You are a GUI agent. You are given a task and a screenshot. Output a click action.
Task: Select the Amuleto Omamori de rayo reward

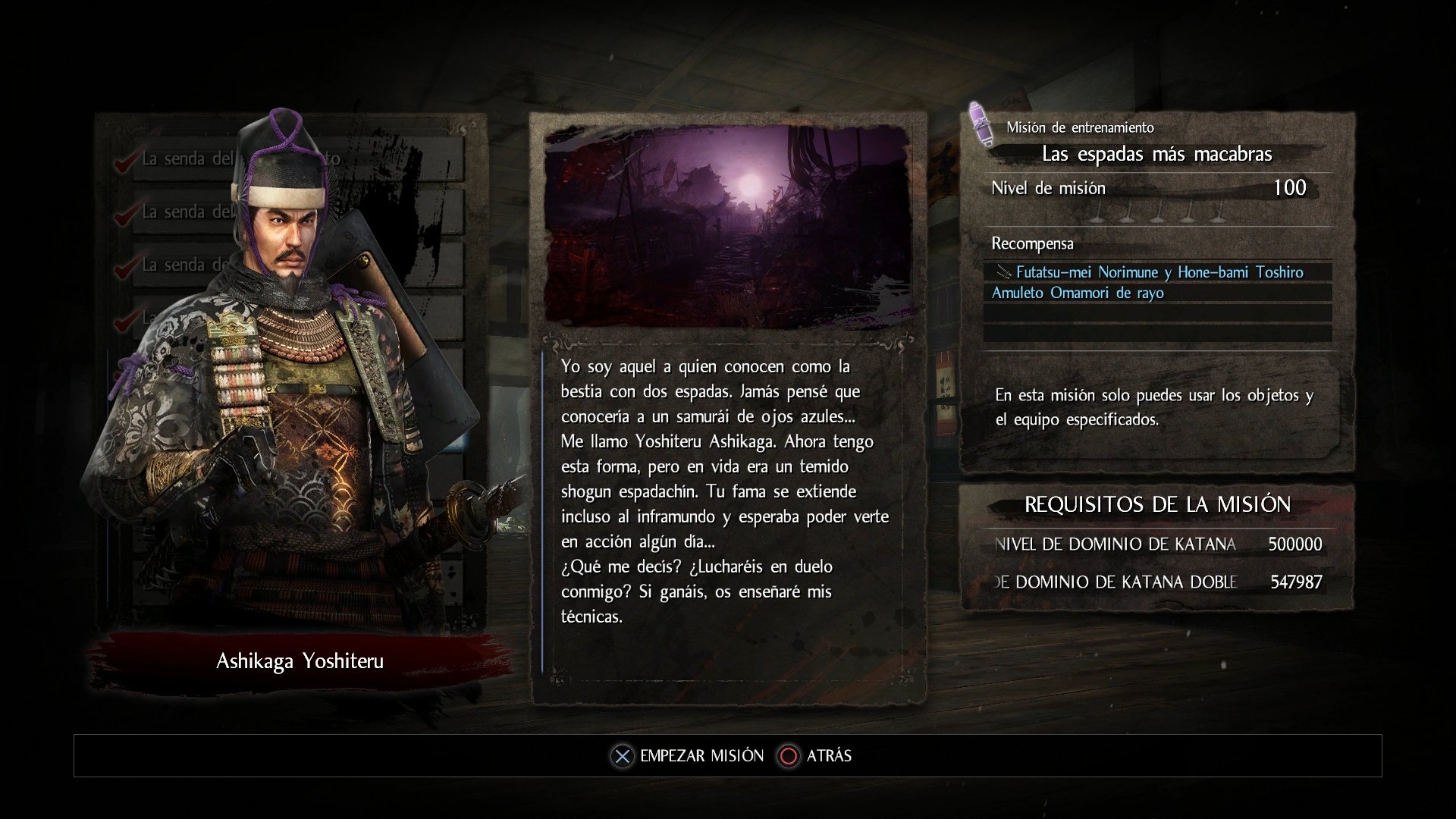click(1078, 293)
